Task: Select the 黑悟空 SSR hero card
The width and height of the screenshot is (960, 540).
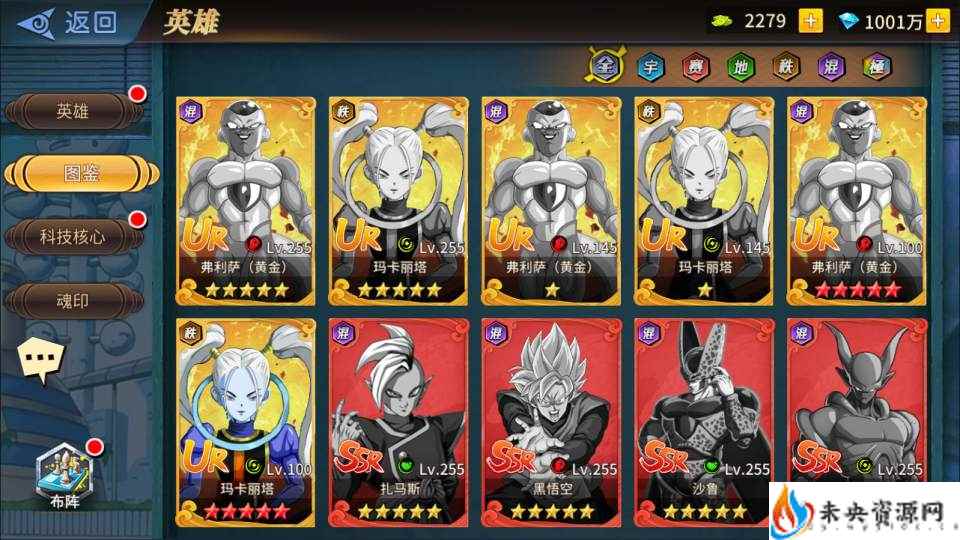Action: [551, 422]
